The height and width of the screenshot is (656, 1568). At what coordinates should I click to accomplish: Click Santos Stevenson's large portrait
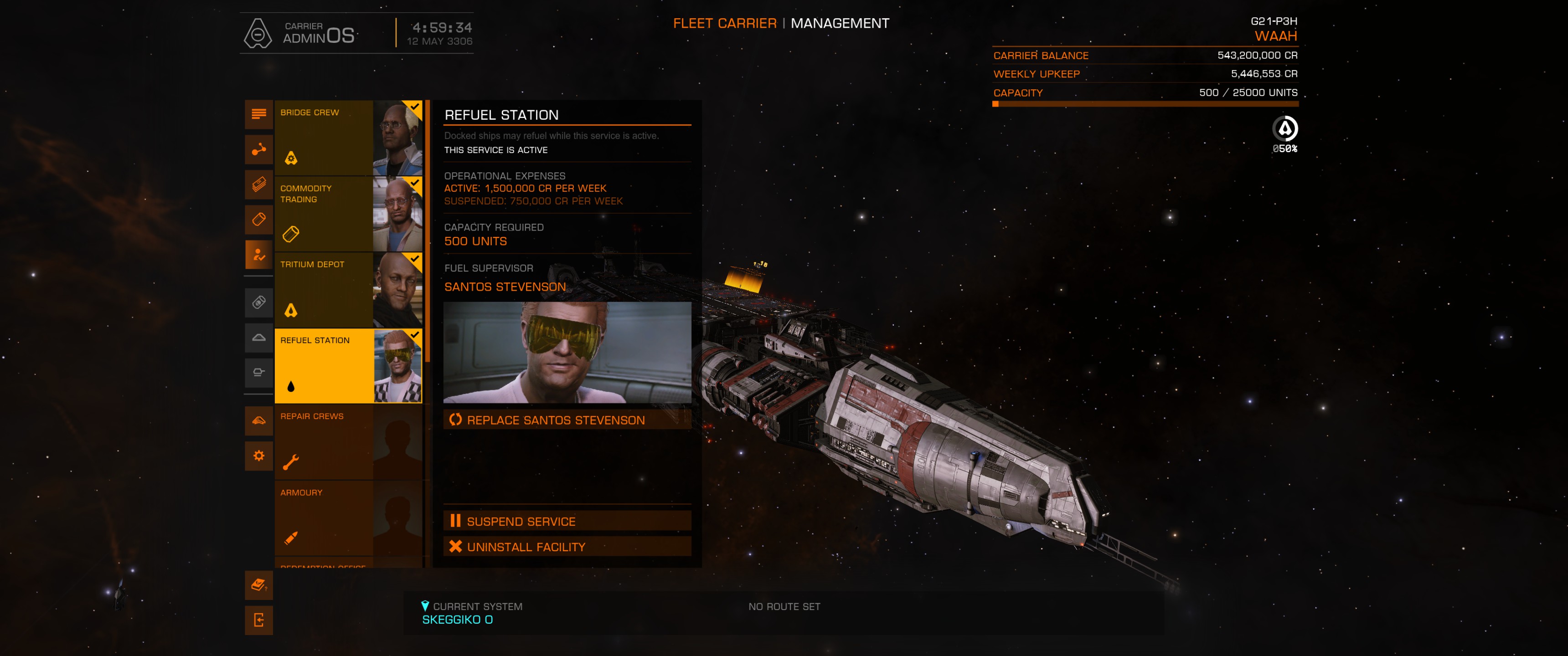click(567, 352)
